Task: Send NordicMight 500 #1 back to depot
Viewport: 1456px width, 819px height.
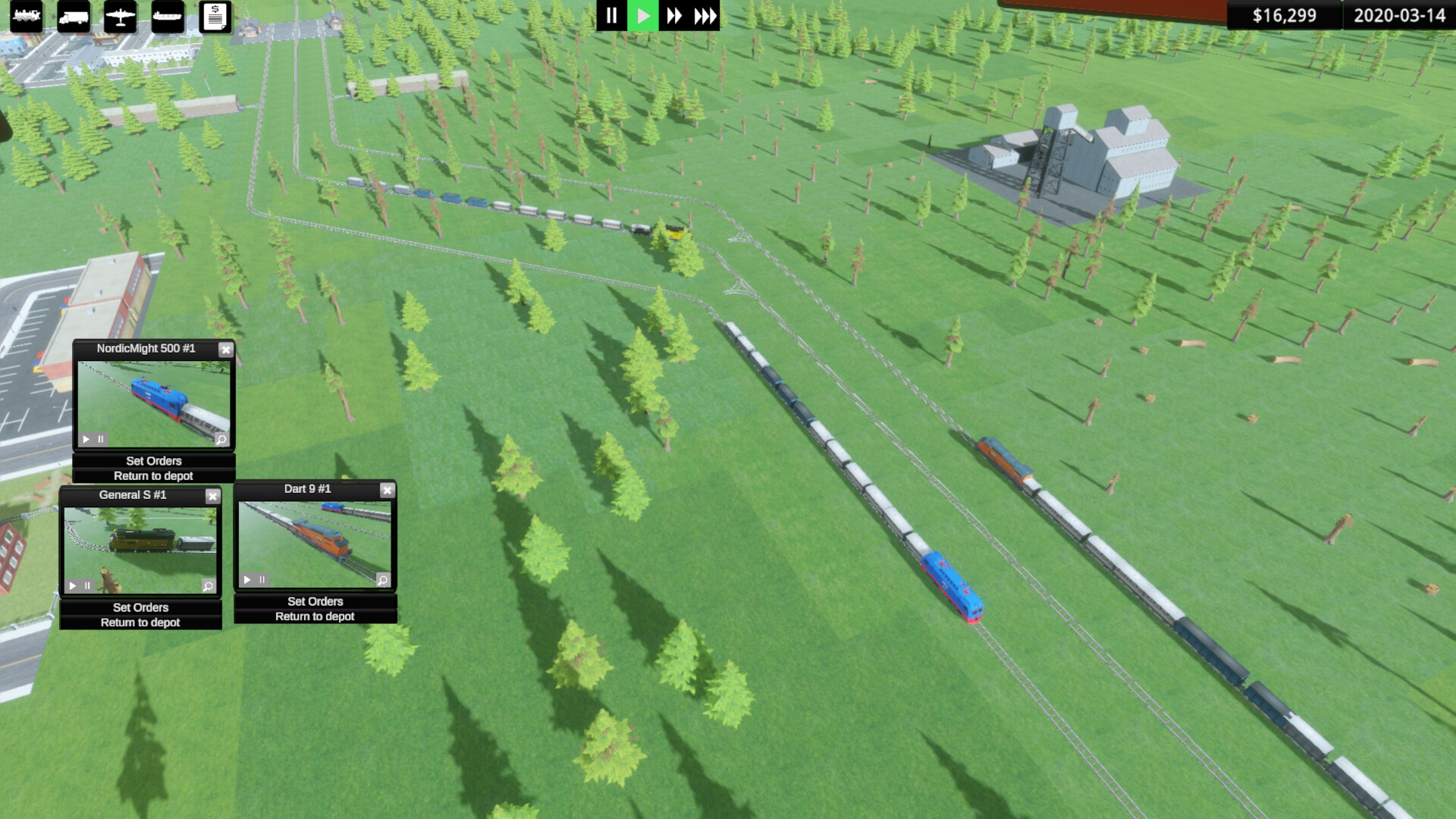Action: tap(154, 475)
